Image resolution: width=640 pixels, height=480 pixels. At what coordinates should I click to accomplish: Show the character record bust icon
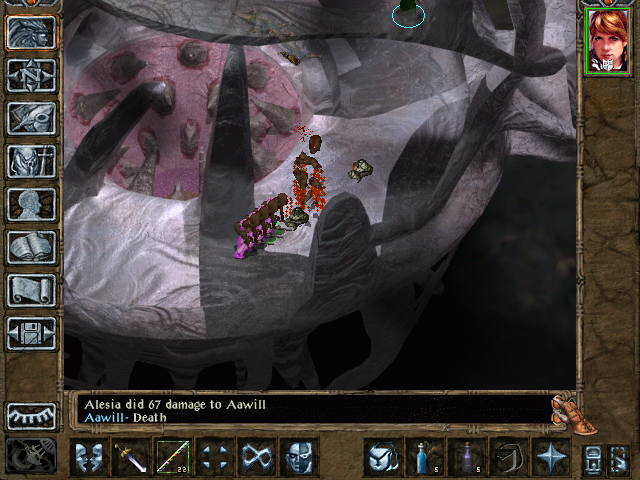[31, 204]
